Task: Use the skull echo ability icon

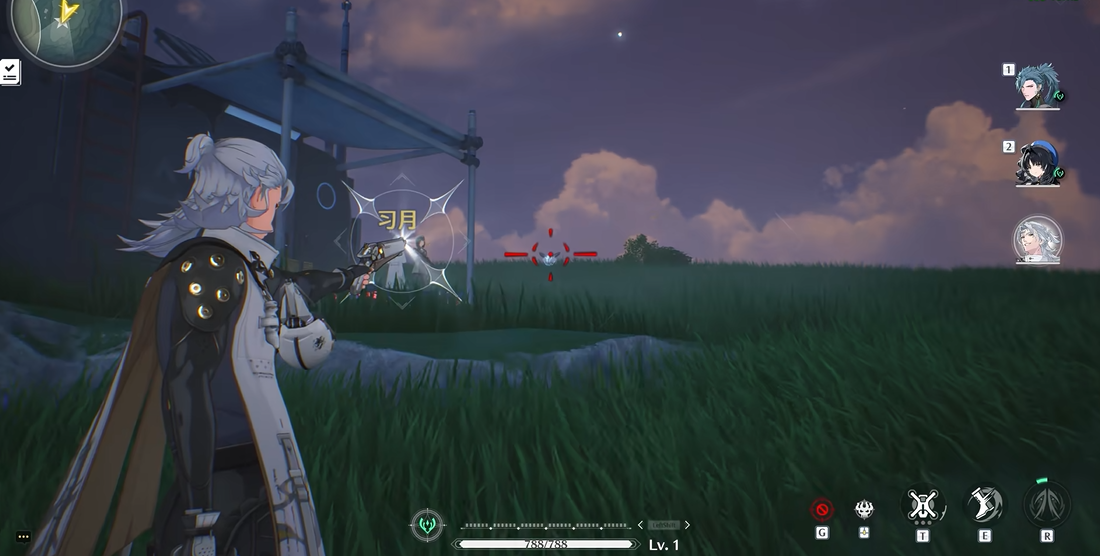Action: pos(865,509)
